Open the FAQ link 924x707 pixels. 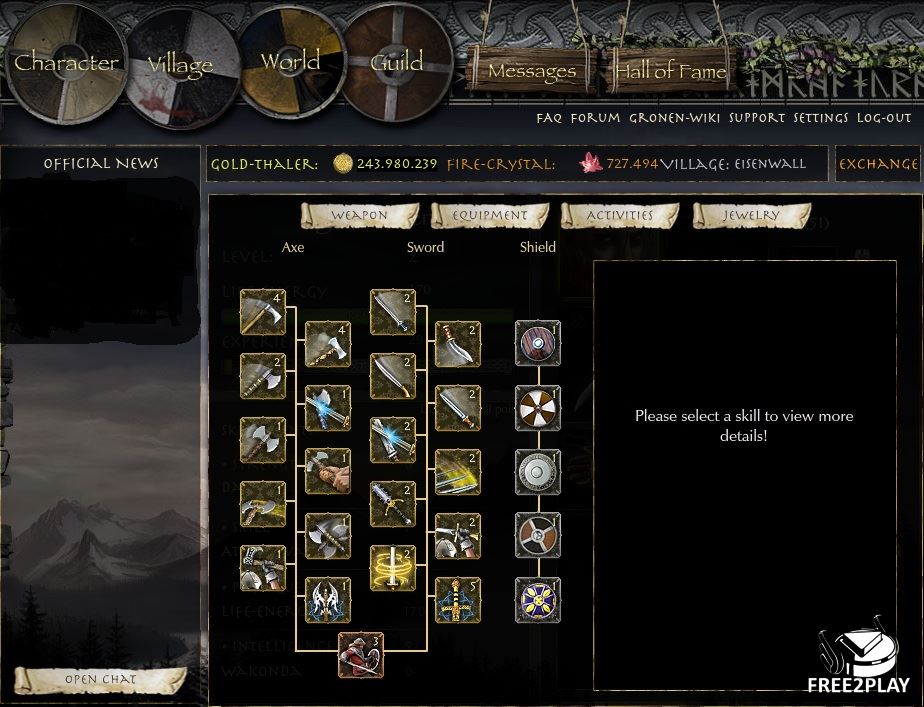pos(549,118)
